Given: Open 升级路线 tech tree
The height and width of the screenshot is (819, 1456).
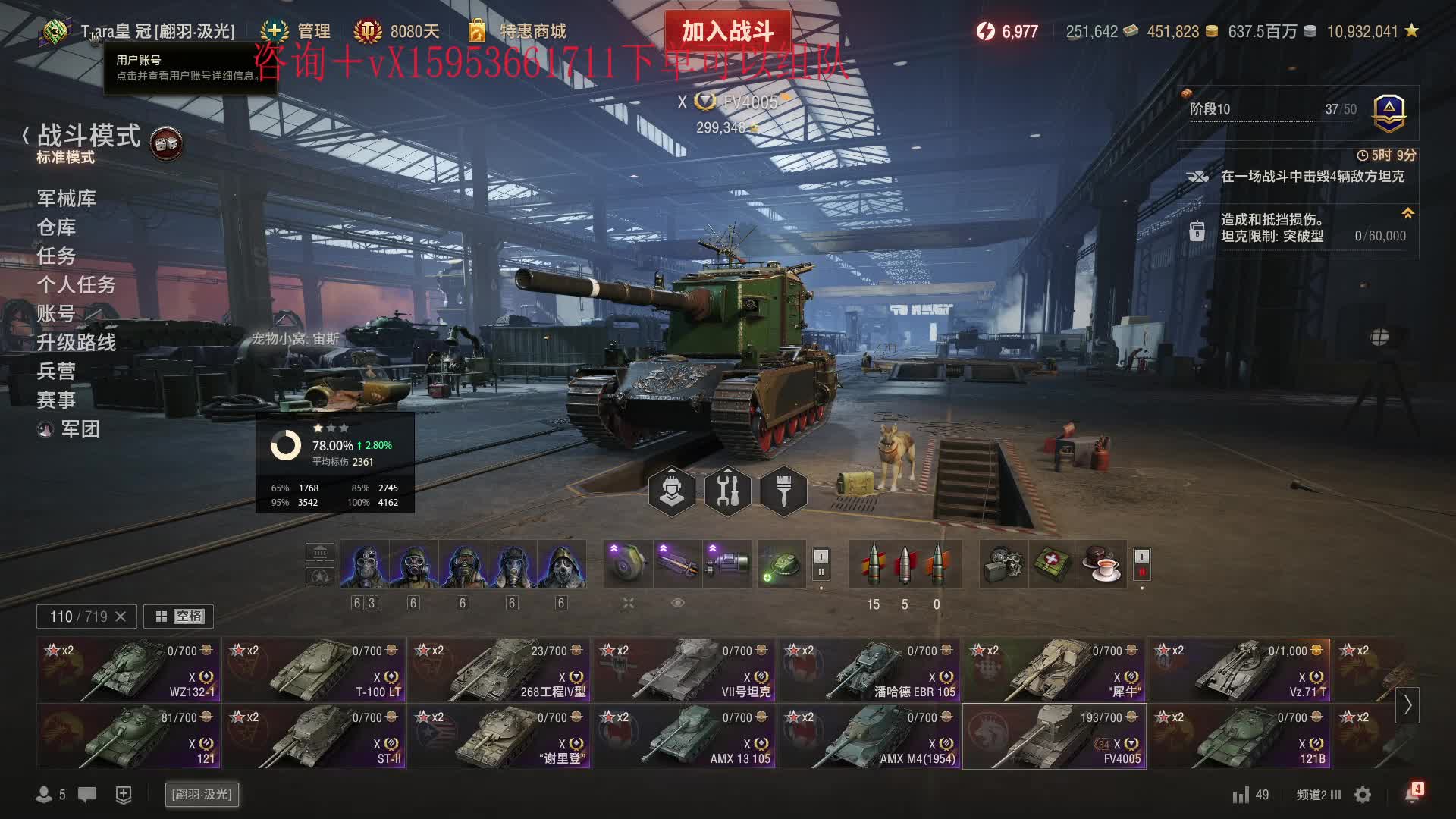Looking at the screenshot, I should pyautogui.click(x=77, y=343).
